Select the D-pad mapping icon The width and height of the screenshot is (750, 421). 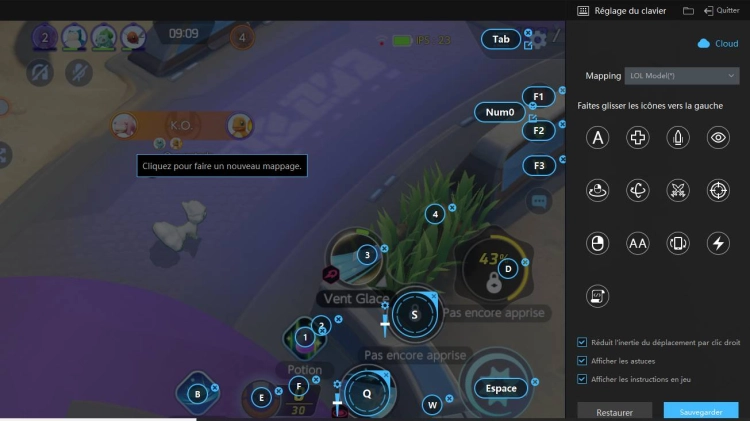tap(638, 139)
